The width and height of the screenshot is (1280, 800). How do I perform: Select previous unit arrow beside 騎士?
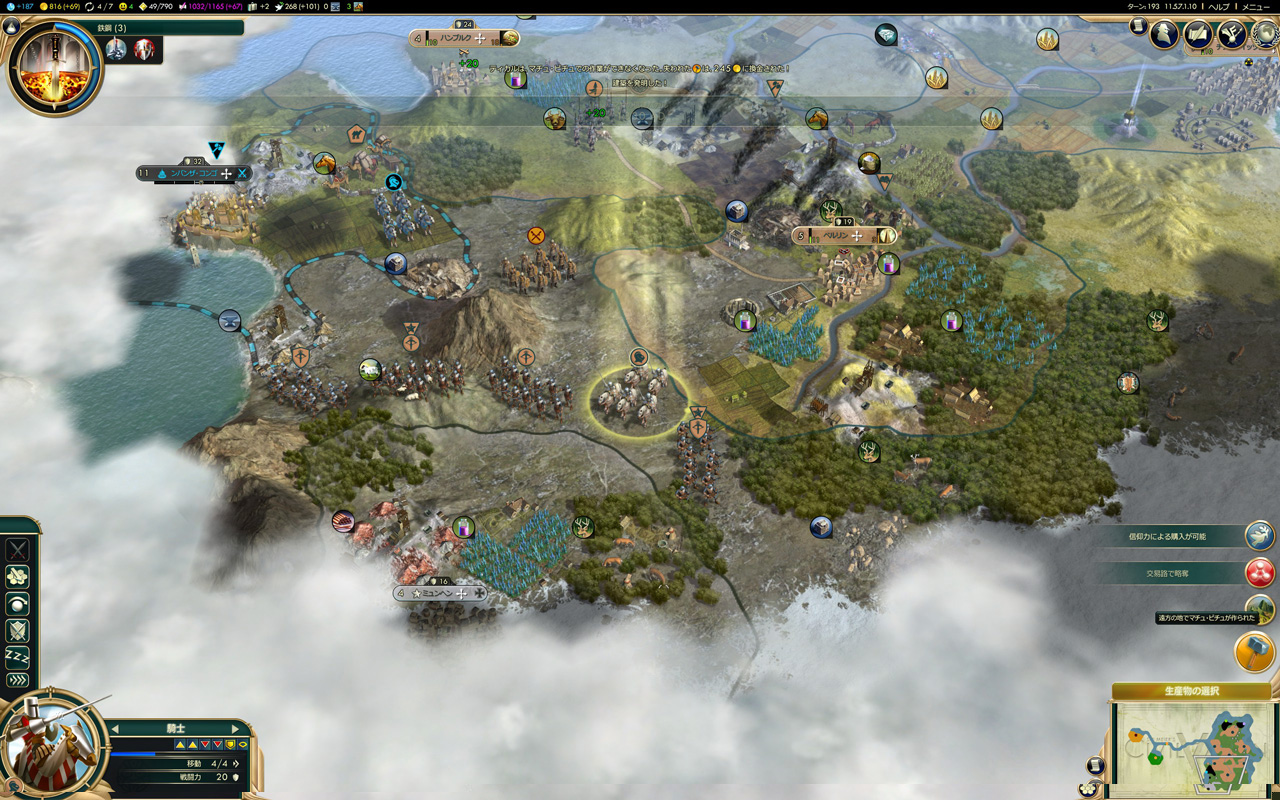[115, 729]
